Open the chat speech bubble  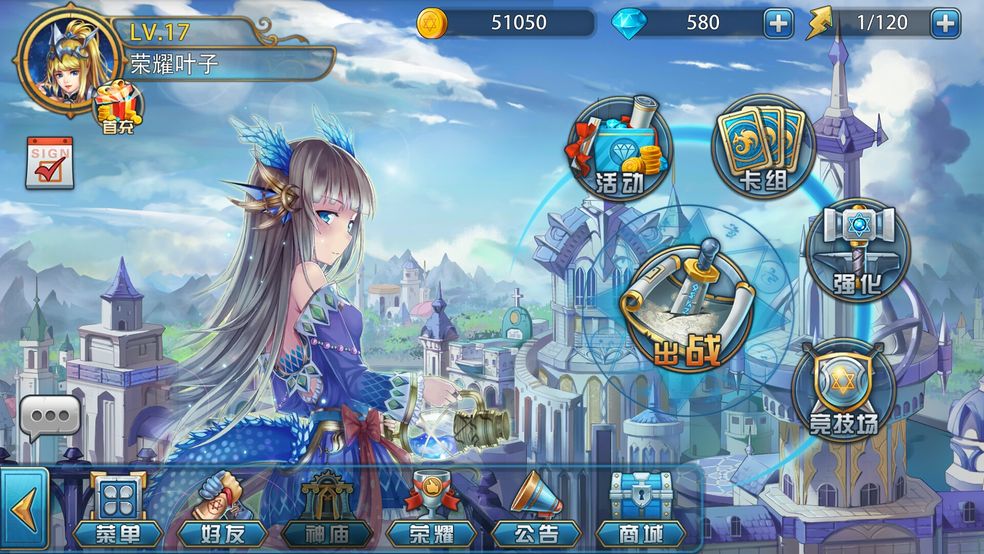pyautogui.click(x=49, y=417)
